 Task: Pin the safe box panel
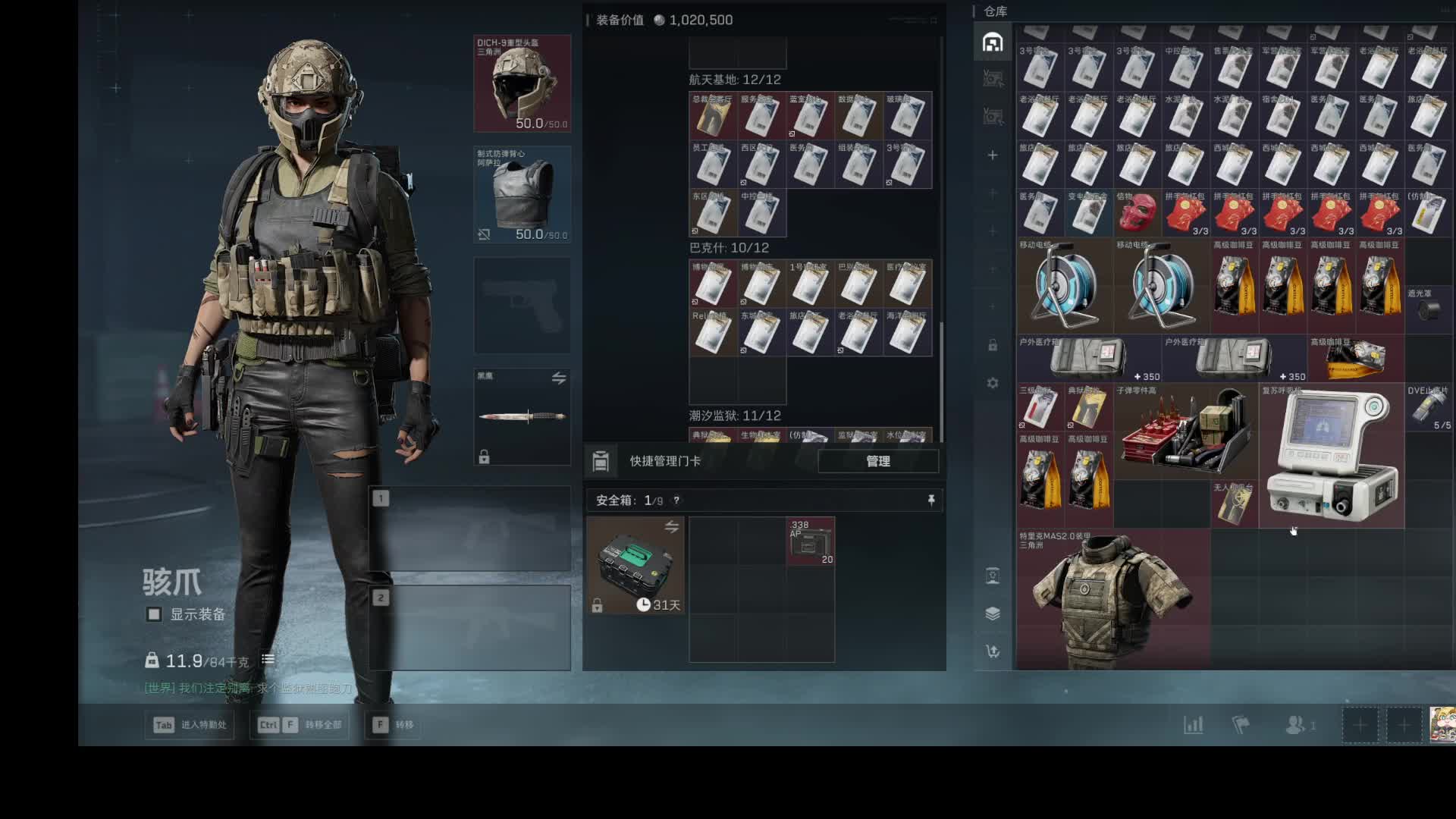(931, 500)
